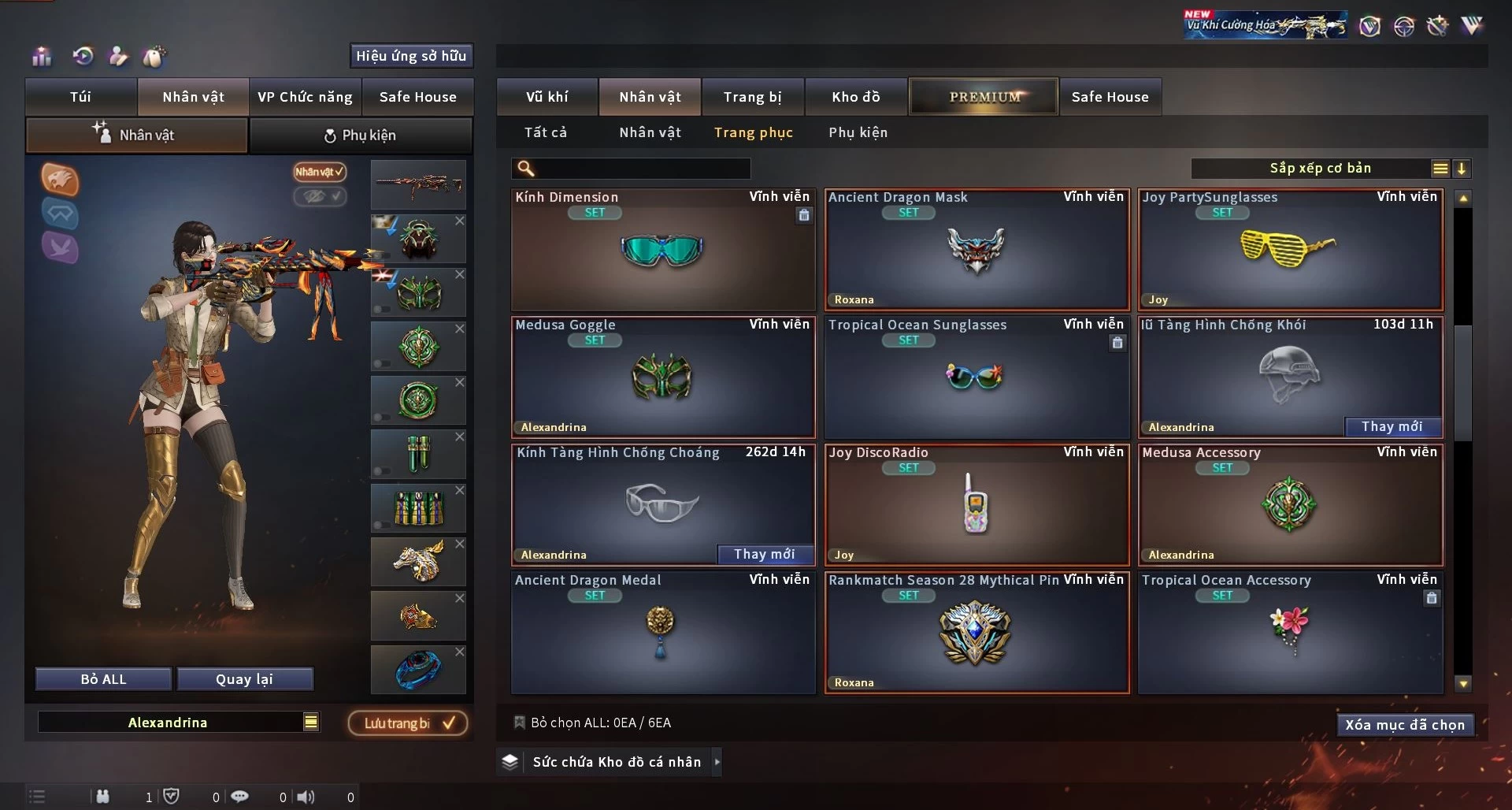1512x810 pixels.
Task: Select the Túi tab
Action: click(80, 97)
